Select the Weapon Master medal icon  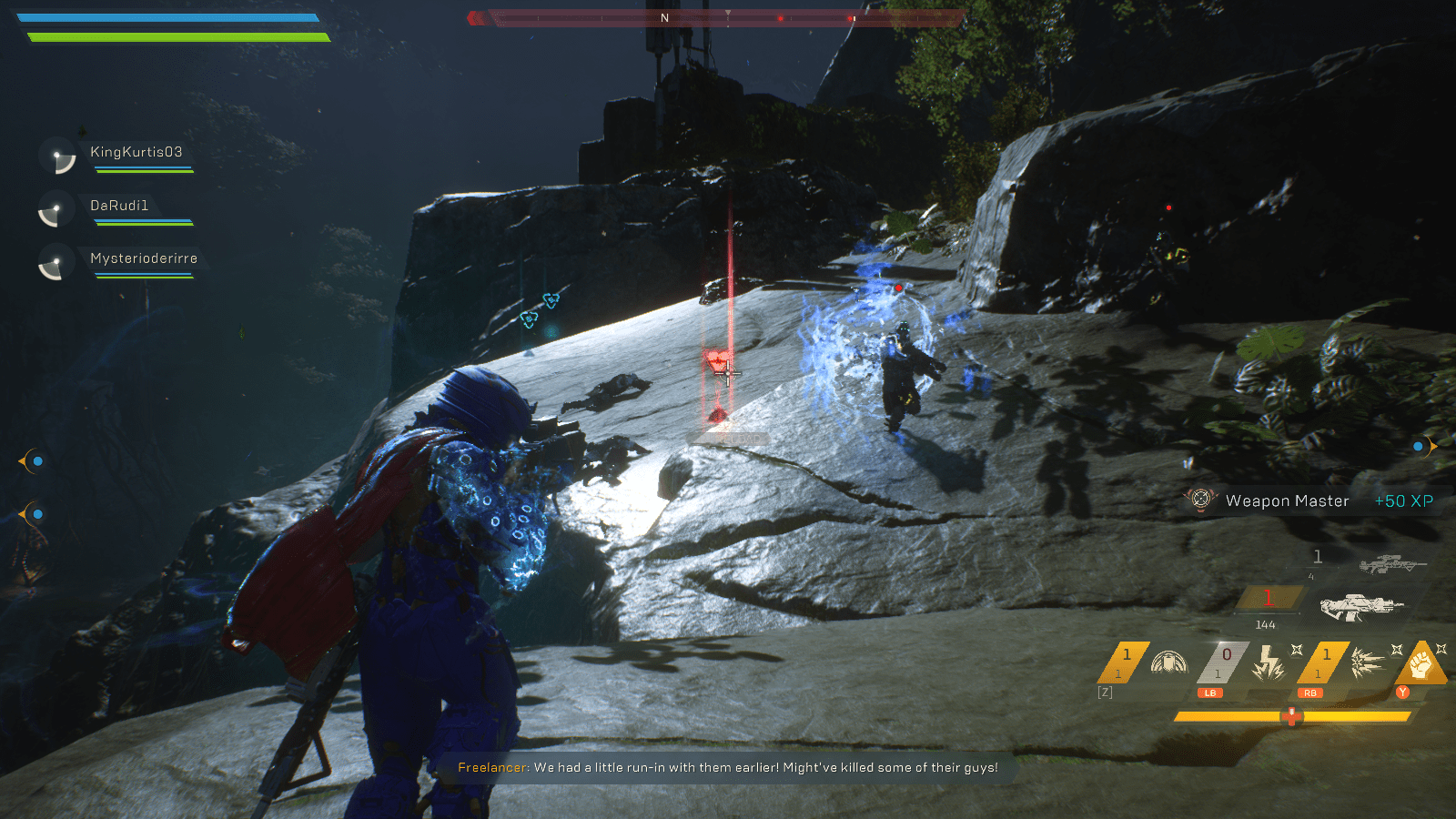1201,499
